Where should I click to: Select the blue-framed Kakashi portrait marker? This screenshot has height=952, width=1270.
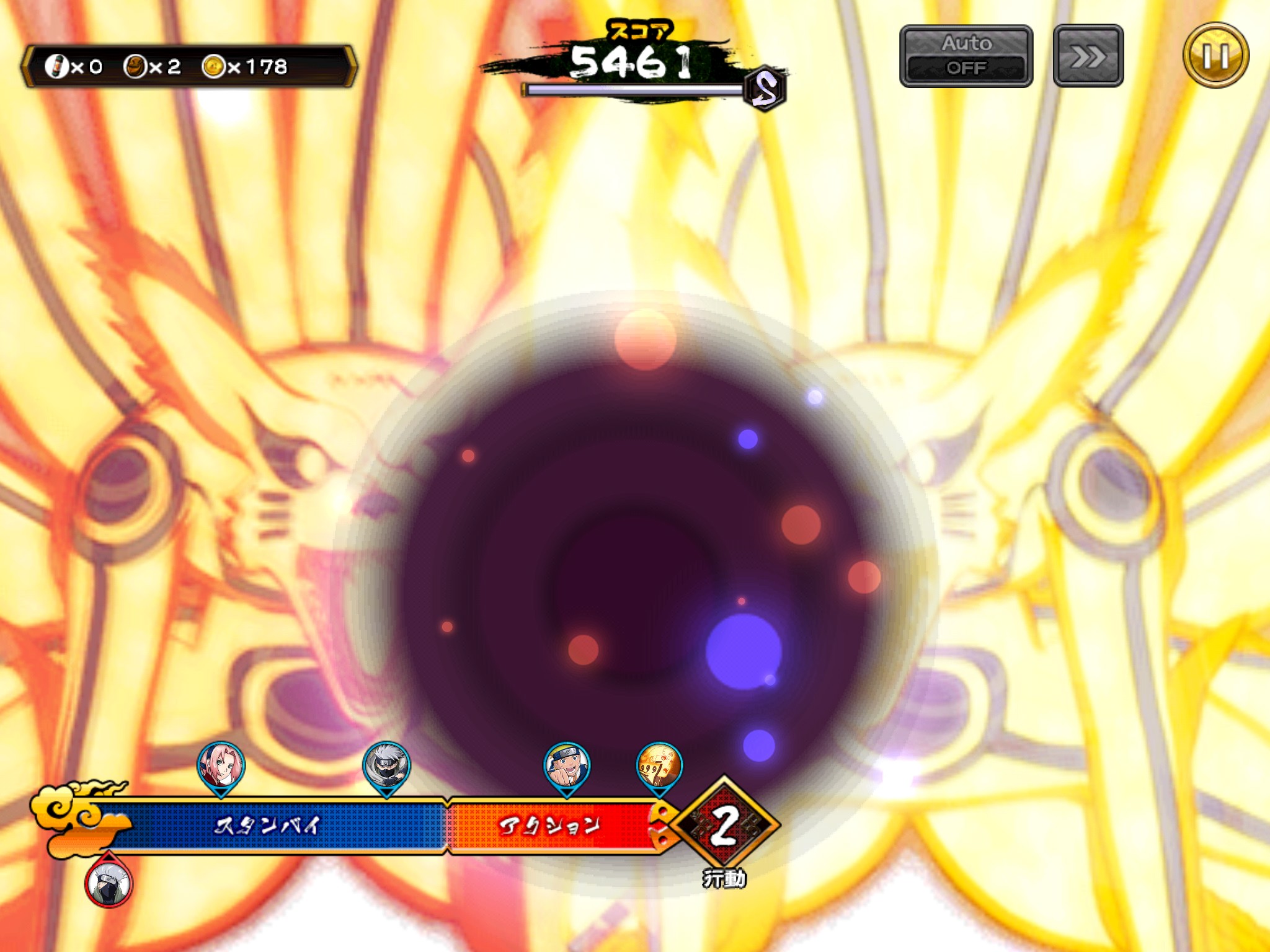pyautogui.click(x=386, y=767)
